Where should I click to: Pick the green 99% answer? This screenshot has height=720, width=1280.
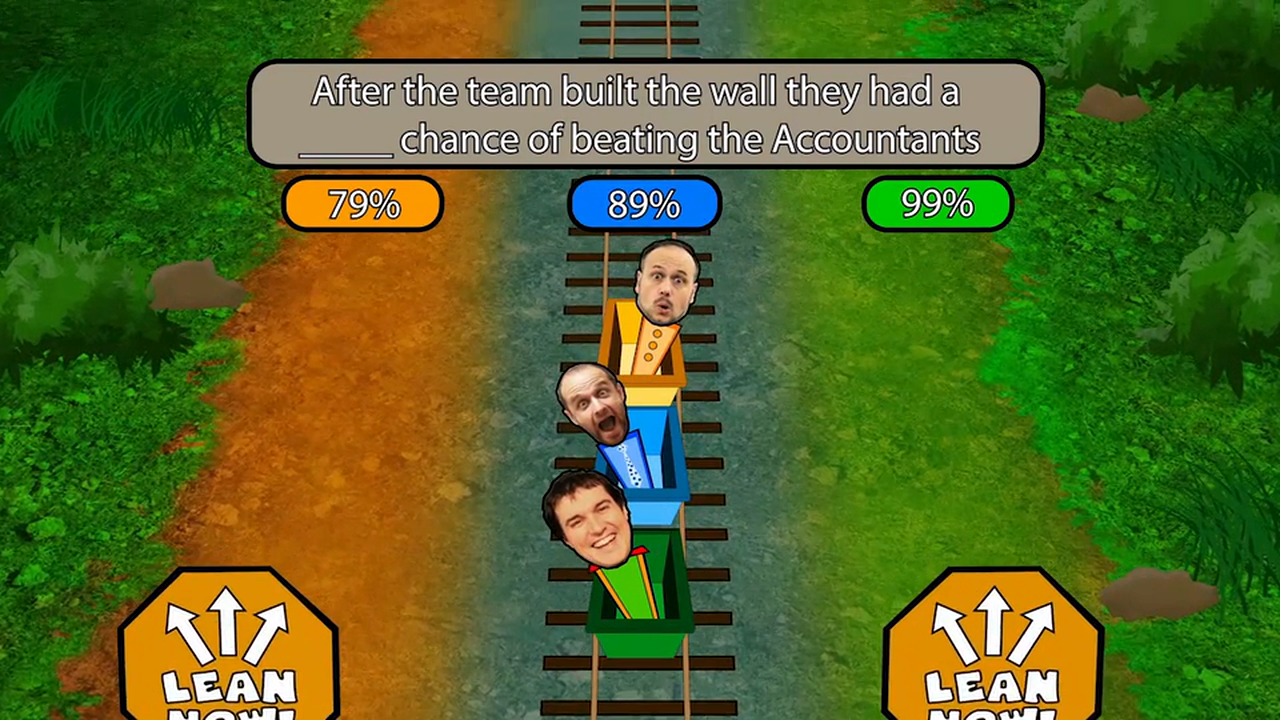pos(937,204)
